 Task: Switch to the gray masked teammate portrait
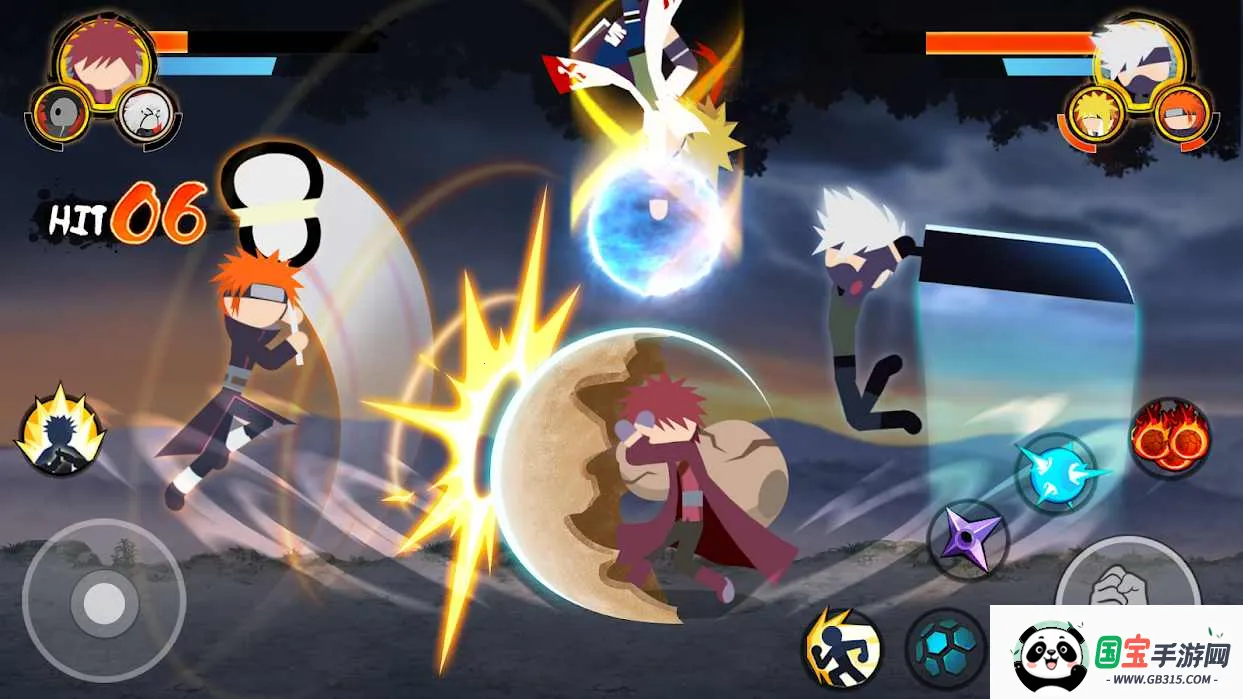(62, 113)
